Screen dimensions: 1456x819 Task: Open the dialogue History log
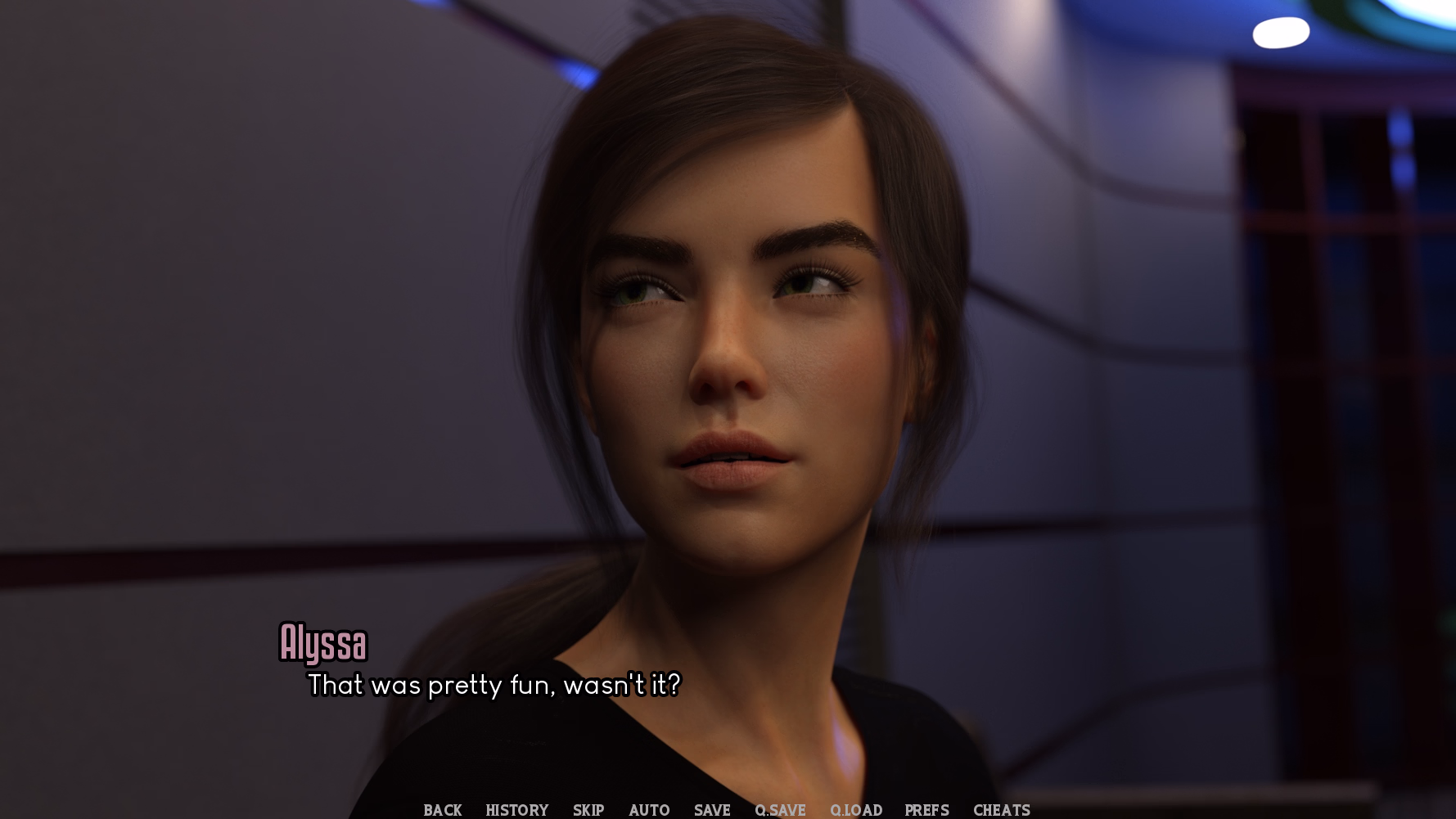(517, 810)
